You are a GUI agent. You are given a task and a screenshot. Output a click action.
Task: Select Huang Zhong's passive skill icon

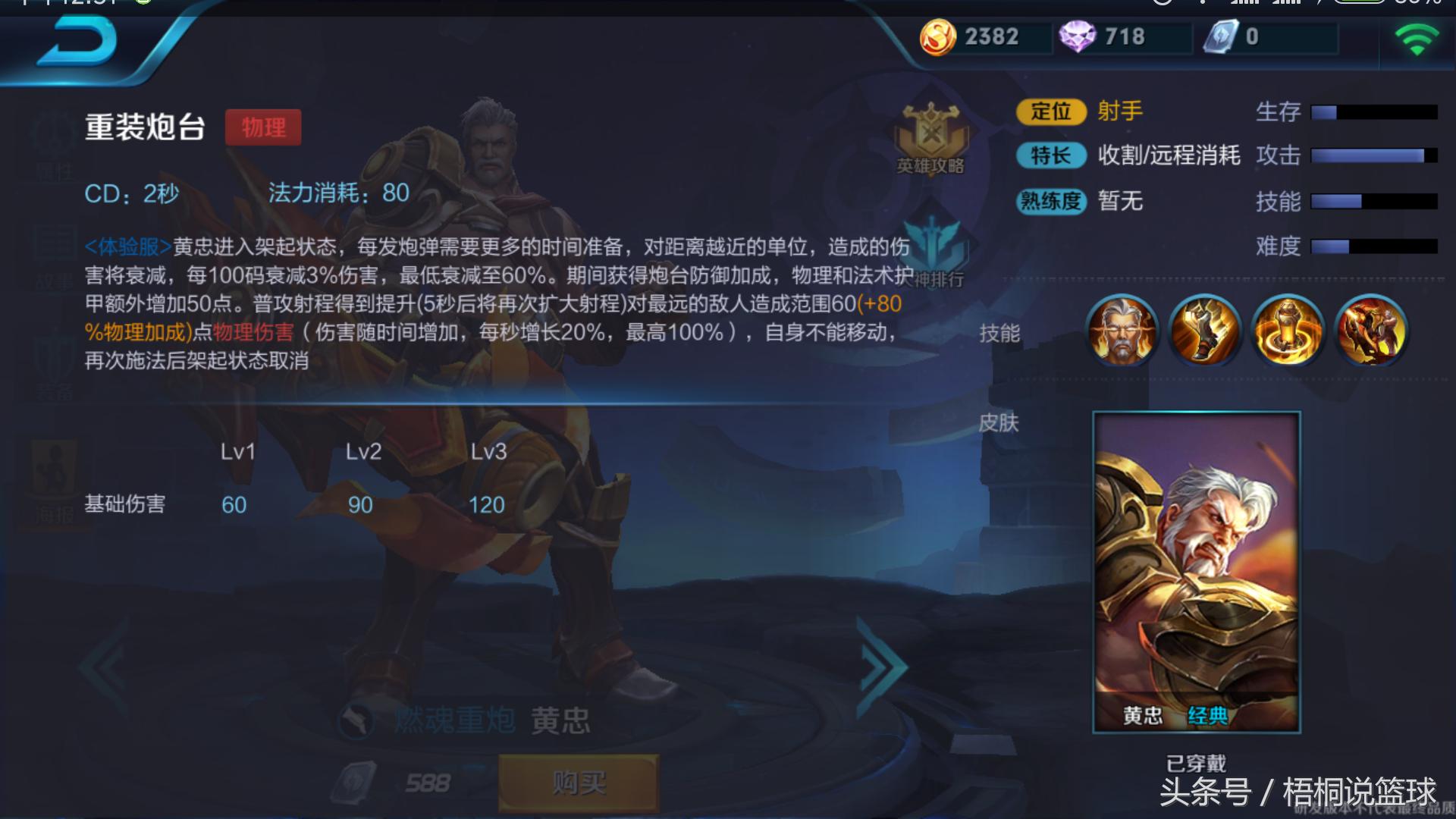(x=1122, y=331)
